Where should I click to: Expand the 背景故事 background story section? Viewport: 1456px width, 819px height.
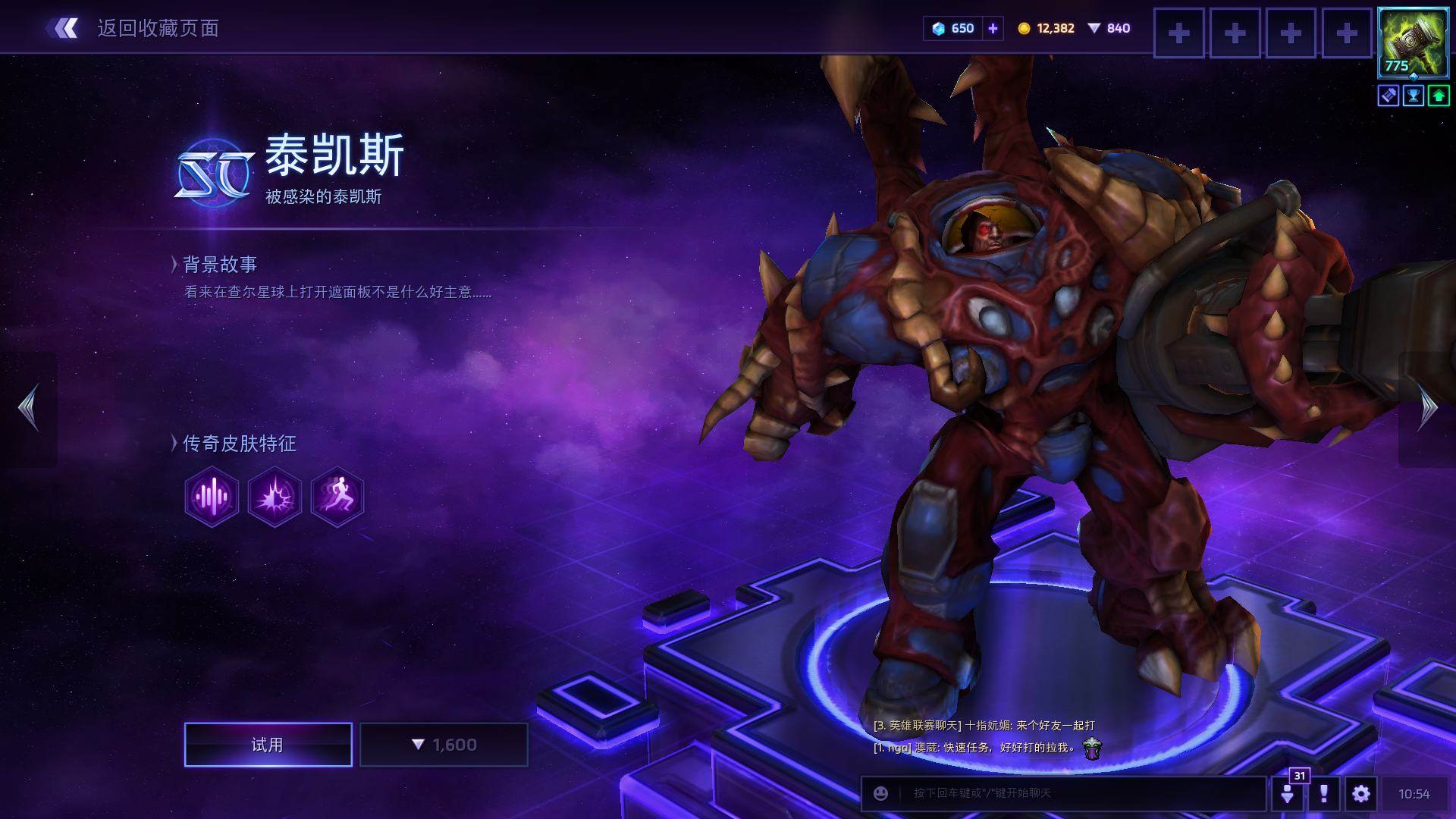(218, 264)
